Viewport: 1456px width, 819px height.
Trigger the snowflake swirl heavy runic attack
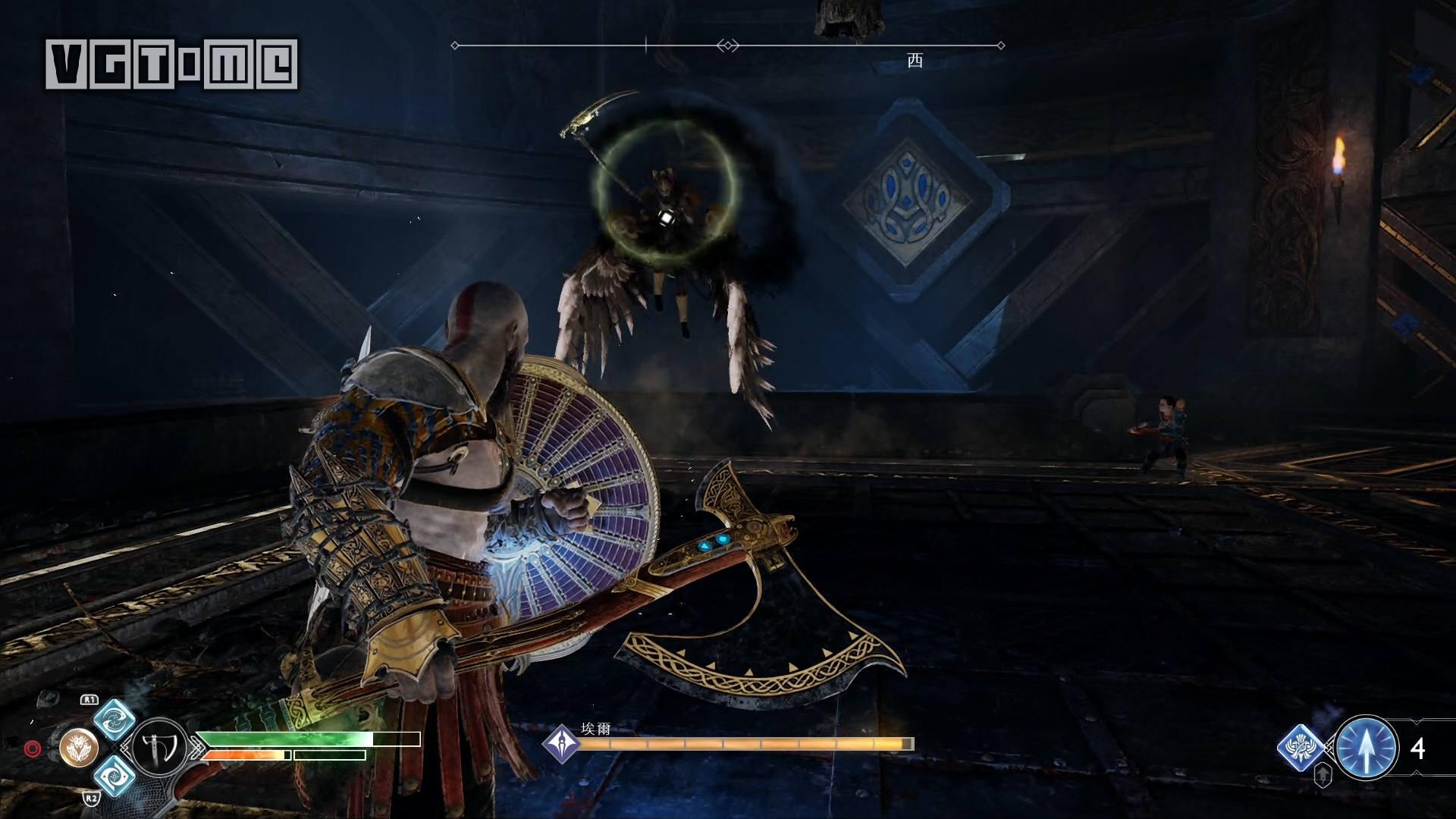[115, 776]
